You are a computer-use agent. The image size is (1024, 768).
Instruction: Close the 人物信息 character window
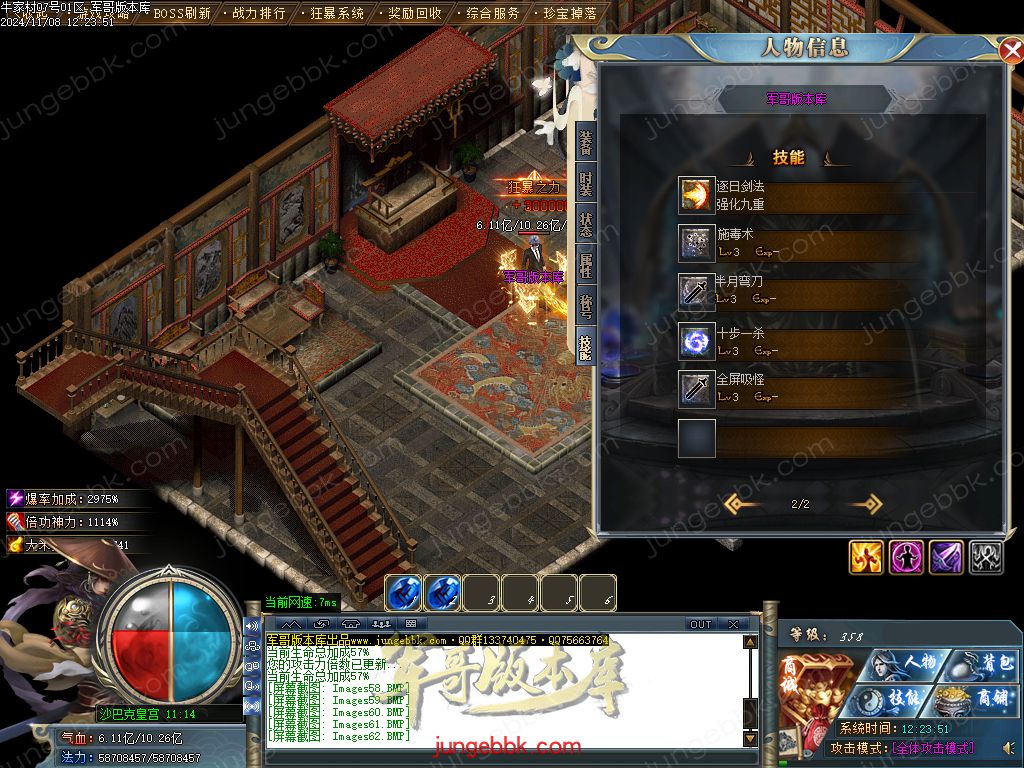pos(1010,50)
